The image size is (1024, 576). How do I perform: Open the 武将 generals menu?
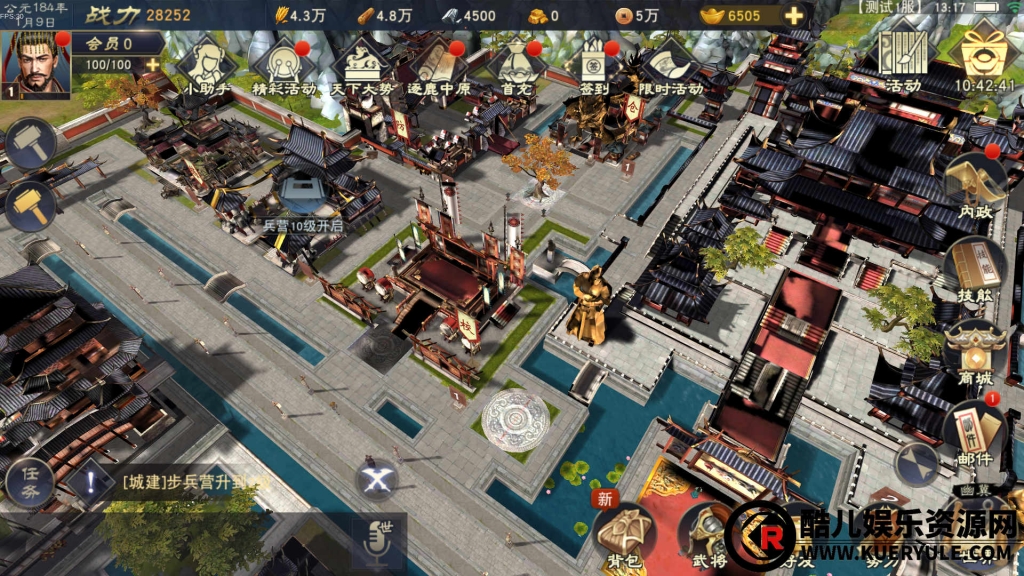coord(704,535)
